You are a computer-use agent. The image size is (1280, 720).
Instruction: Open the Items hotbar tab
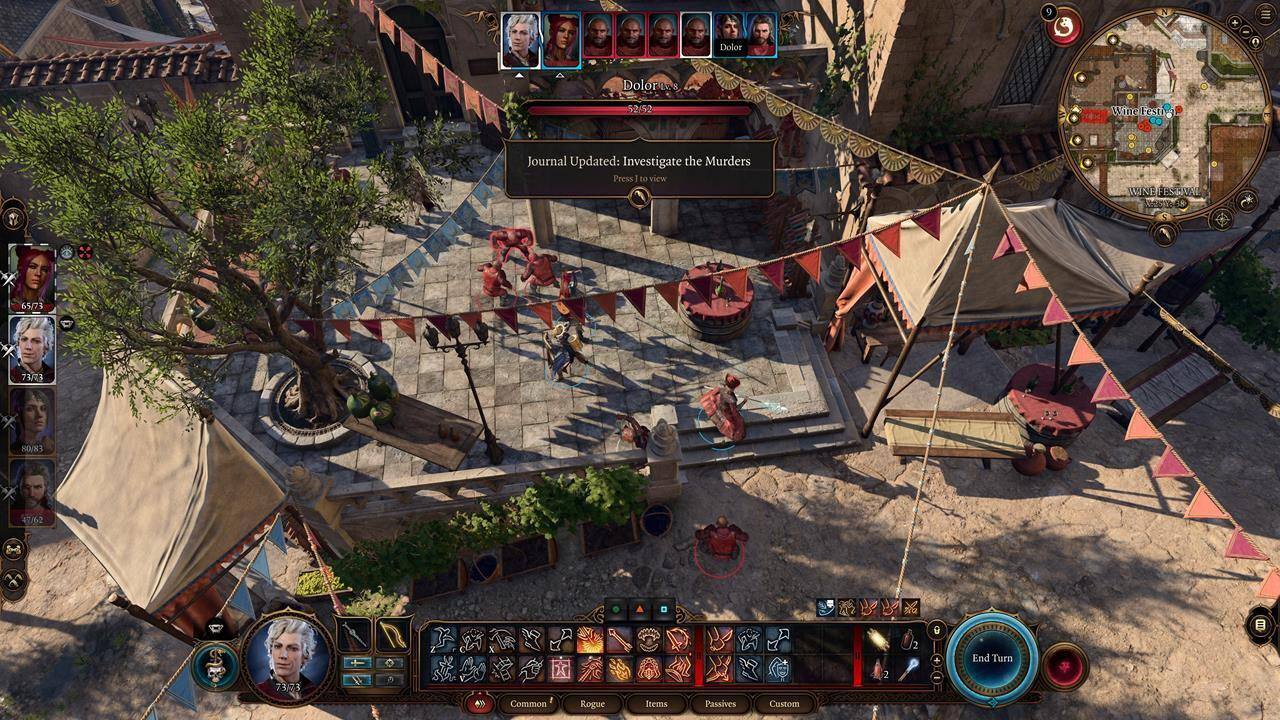656,704
